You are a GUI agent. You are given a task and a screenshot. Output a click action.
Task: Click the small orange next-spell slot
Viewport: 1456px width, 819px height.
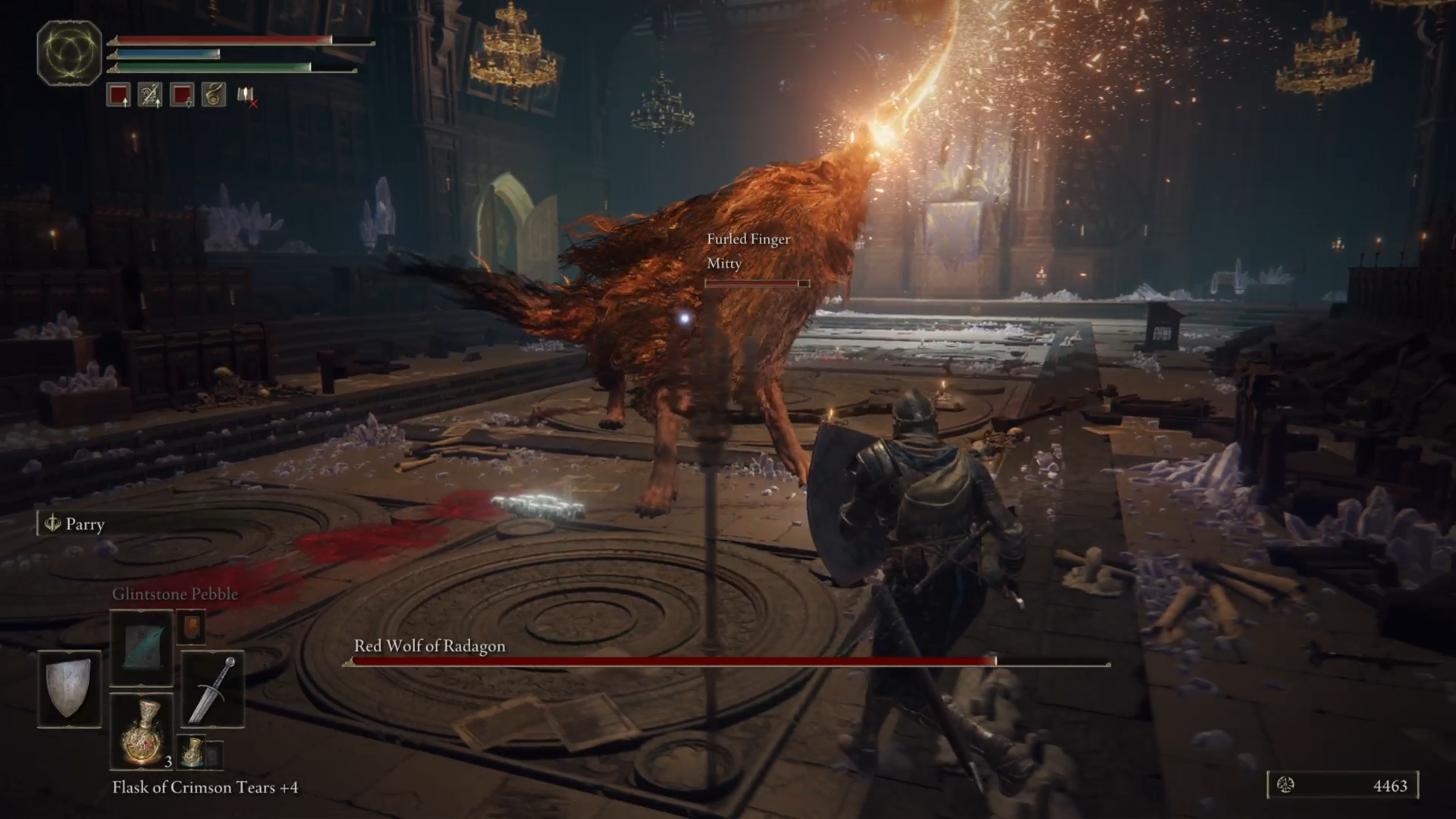click(191, 627)
